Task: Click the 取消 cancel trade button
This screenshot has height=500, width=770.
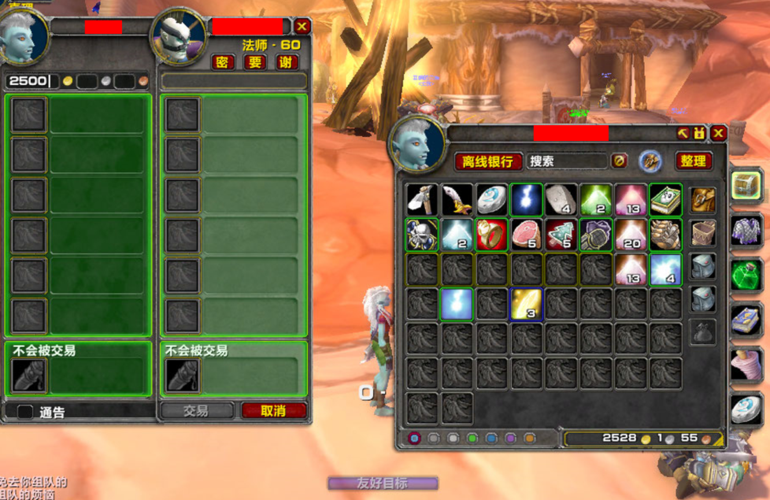Action: click(x=273, y=411)
